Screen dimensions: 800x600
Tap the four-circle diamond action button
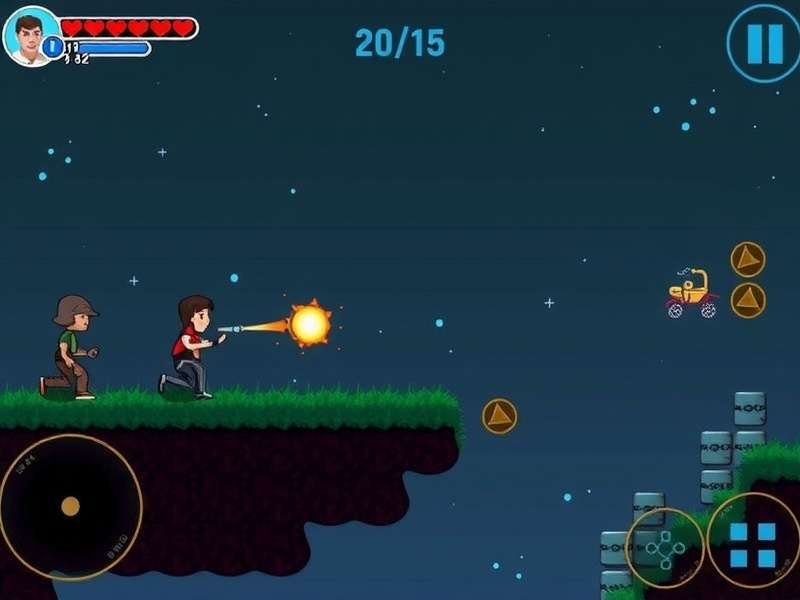coord(665,548)
